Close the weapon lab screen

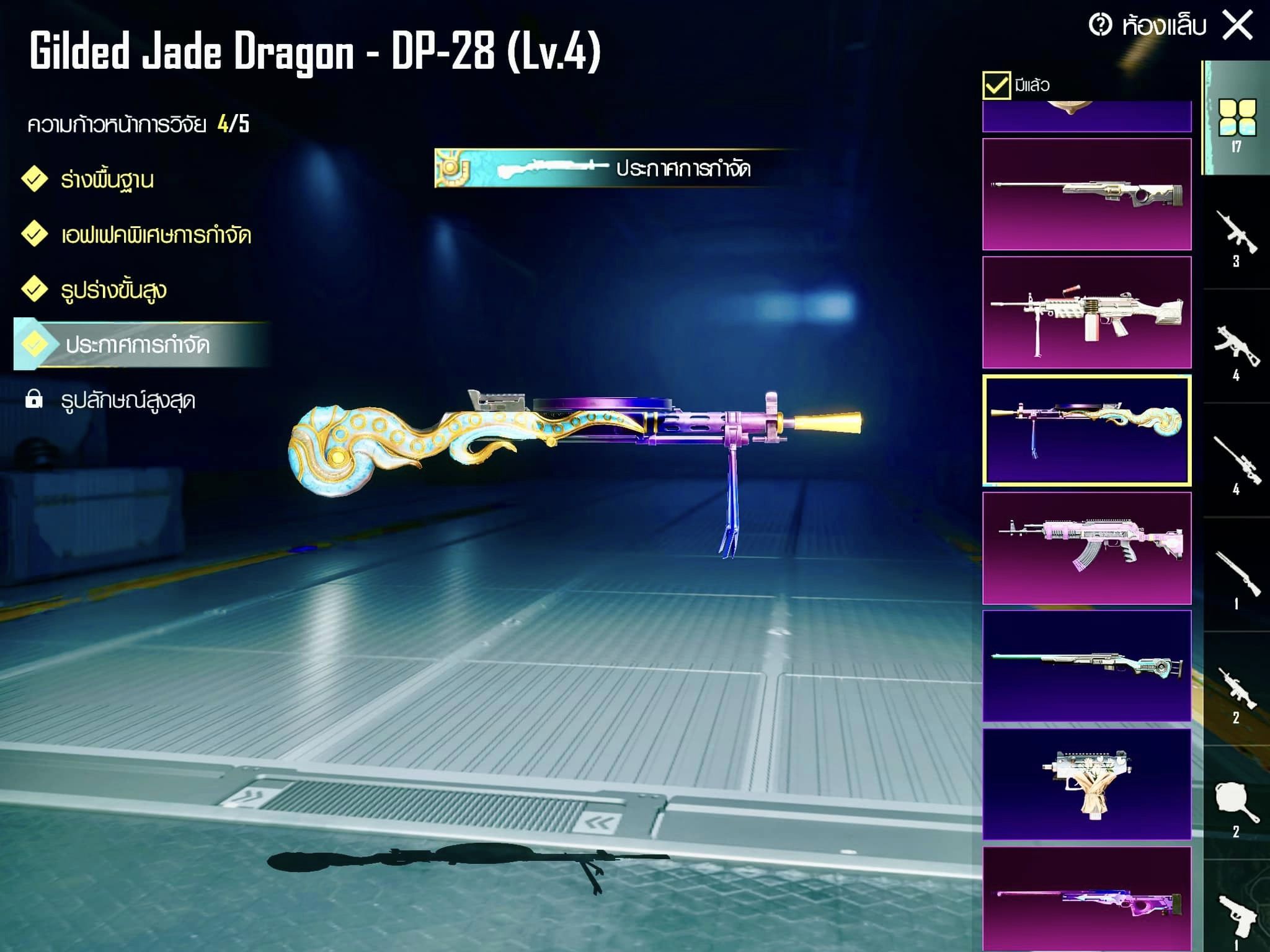click(x=1237, y=26)
